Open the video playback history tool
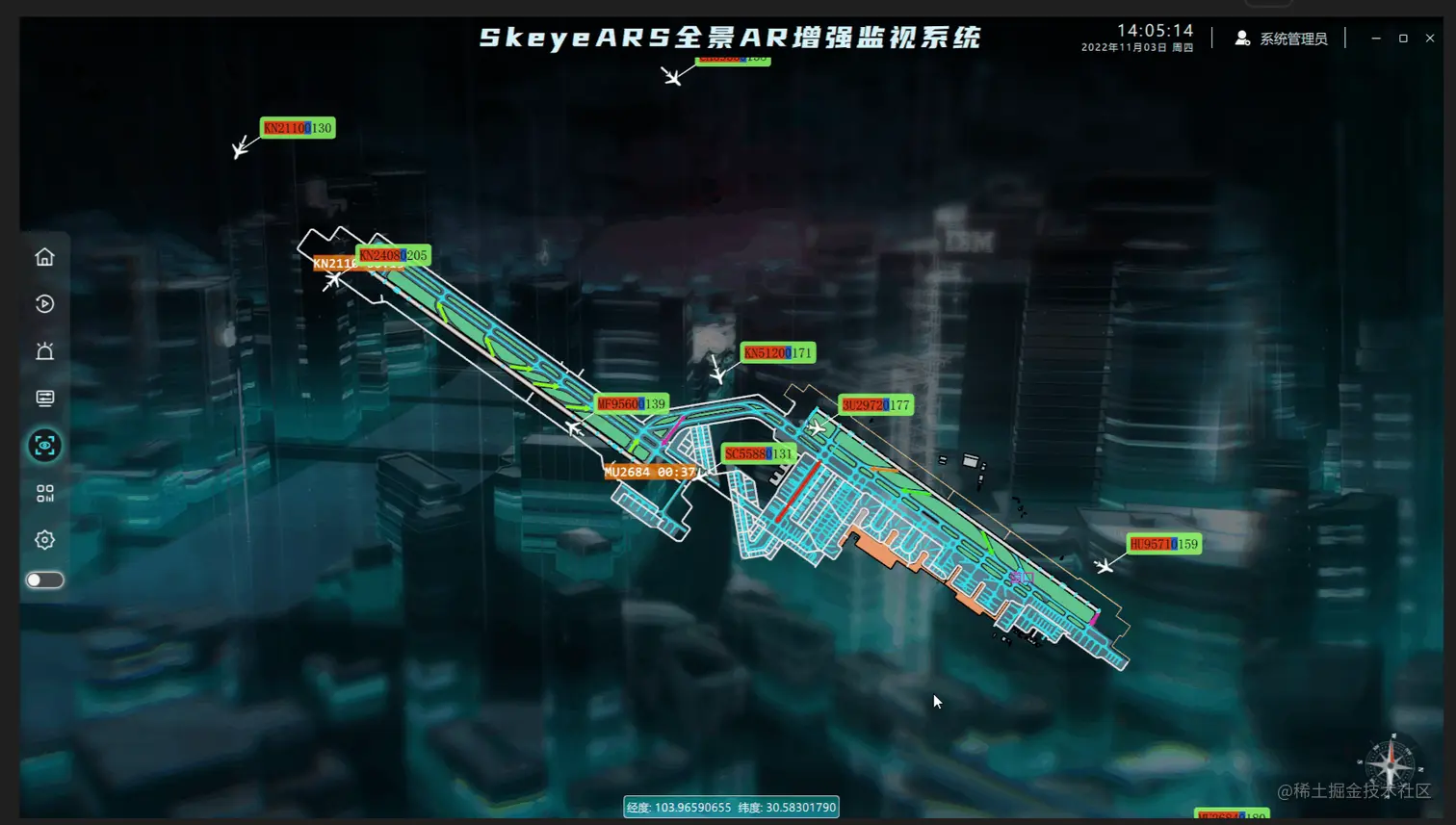The image size is (1456, 825). coord(44,304)
